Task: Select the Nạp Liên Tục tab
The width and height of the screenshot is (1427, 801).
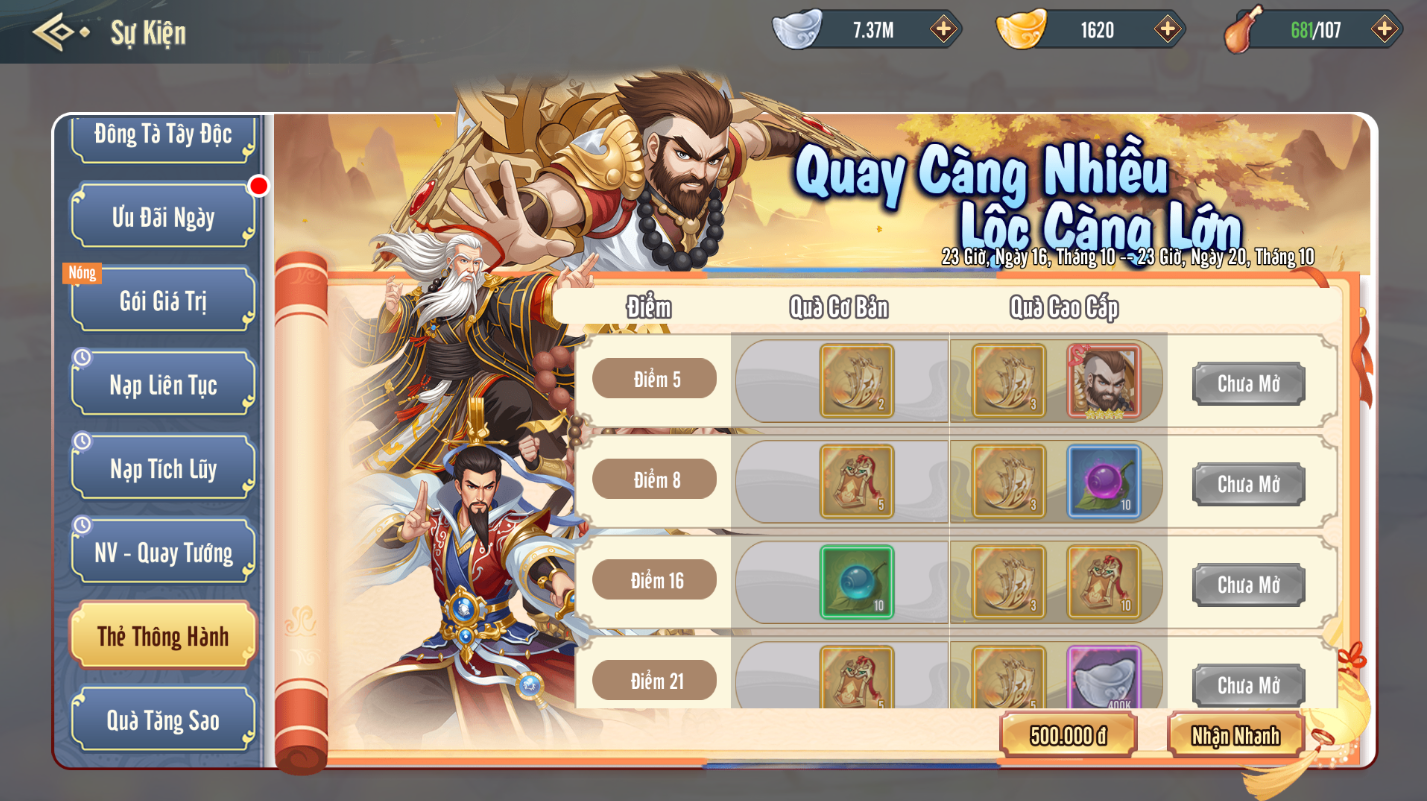Action: 163,384
